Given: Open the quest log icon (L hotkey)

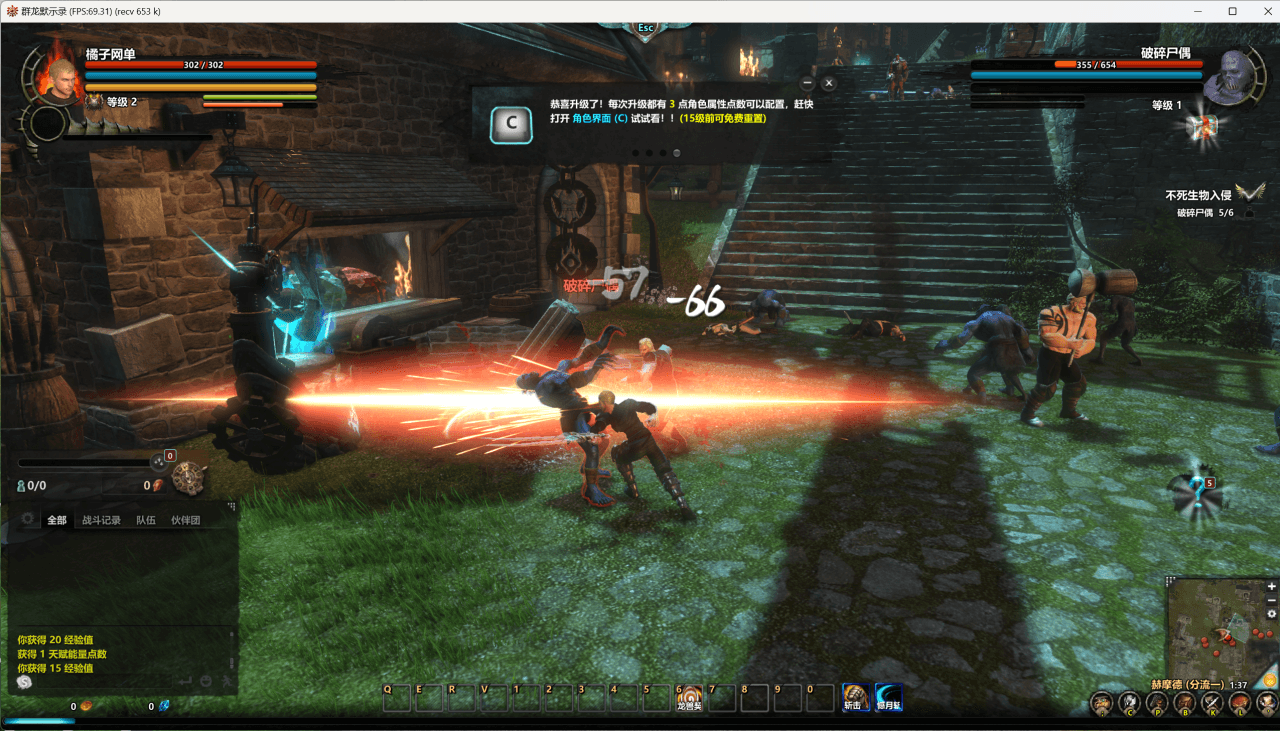Looking at the screenshot, I should pos(1240,702).
